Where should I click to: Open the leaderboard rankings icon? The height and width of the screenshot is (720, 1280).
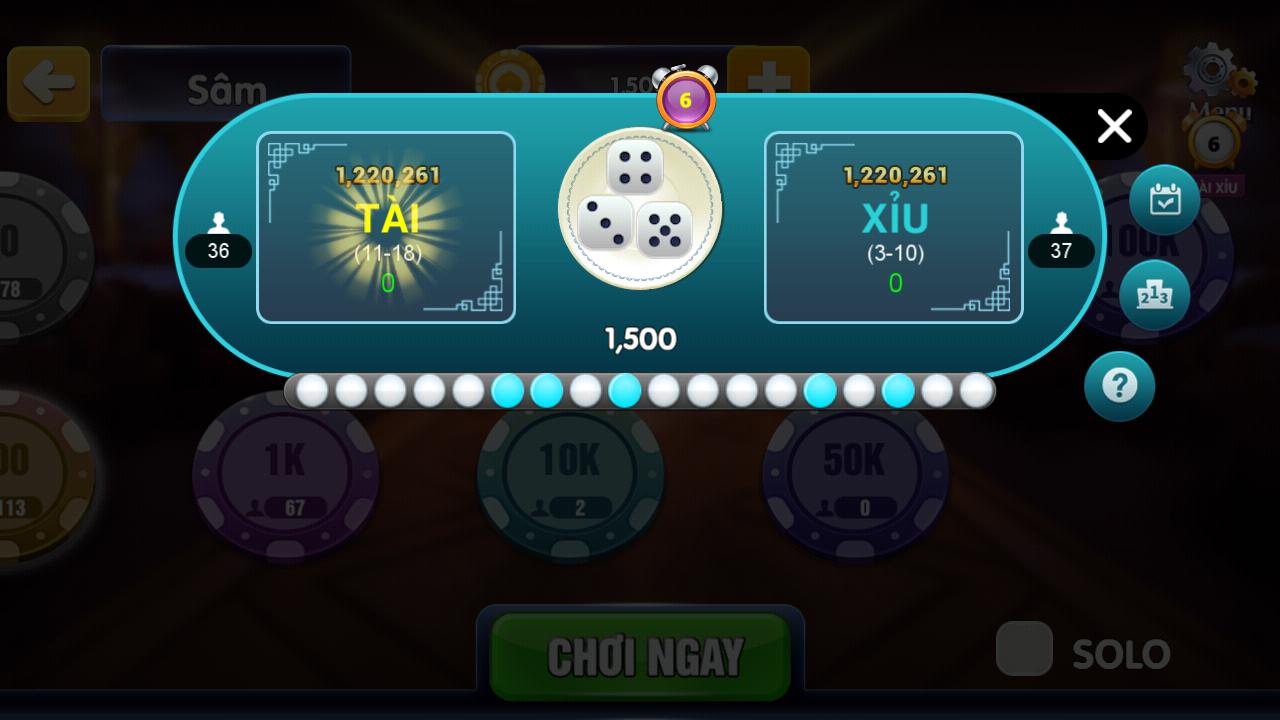pyautogui.click(x=1155, y=293)
